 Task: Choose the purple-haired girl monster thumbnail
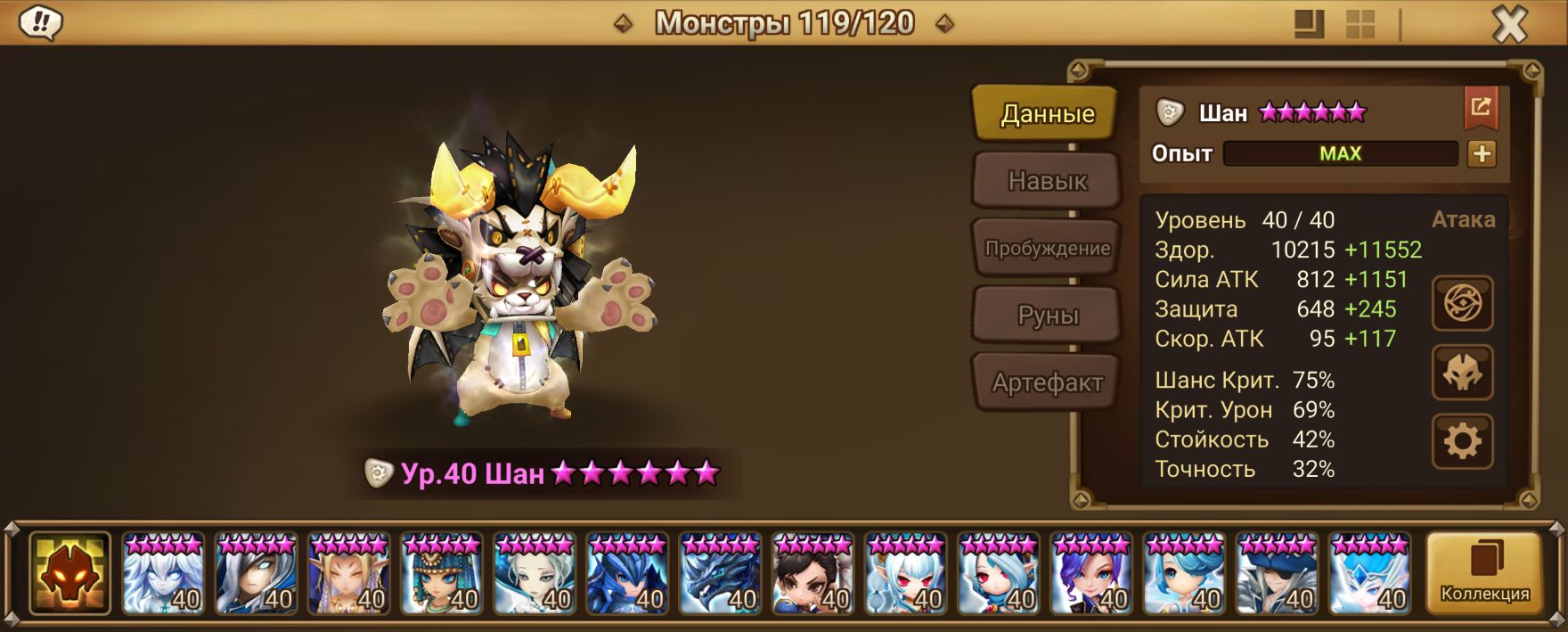1091,574
